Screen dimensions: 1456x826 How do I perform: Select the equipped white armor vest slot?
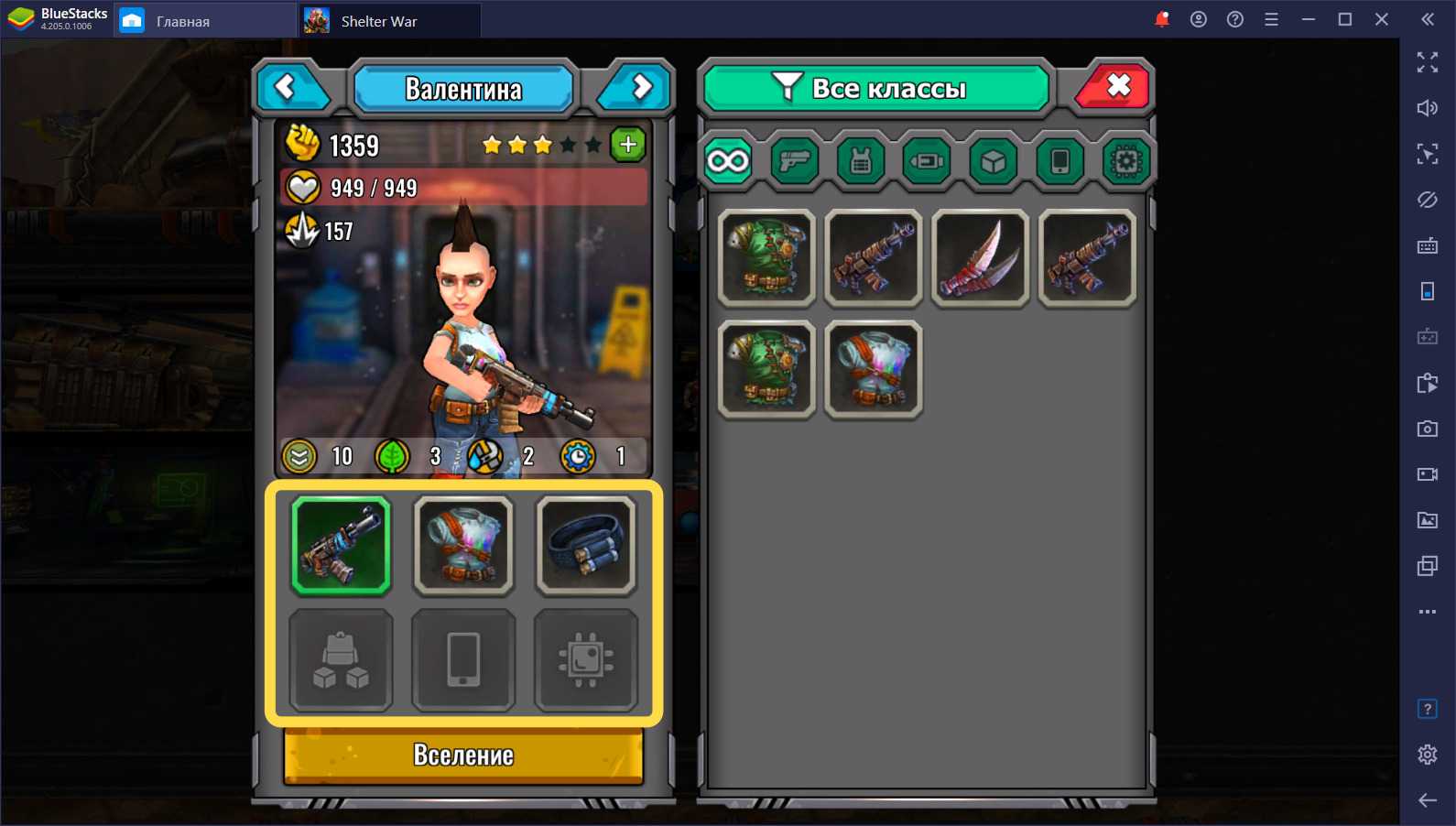coord(463,546)
